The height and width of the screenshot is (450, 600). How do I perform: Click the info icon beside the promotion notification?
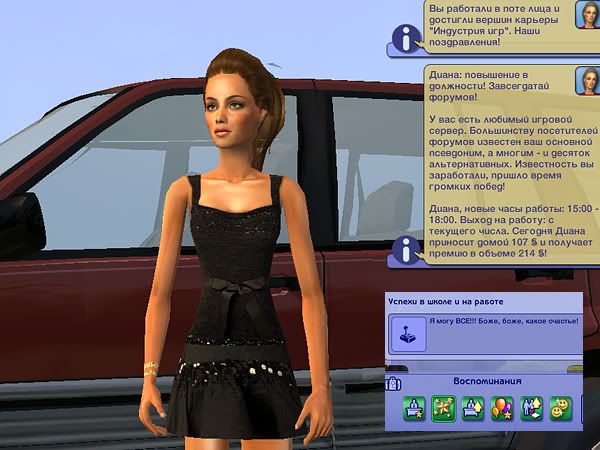coord(404,250)
